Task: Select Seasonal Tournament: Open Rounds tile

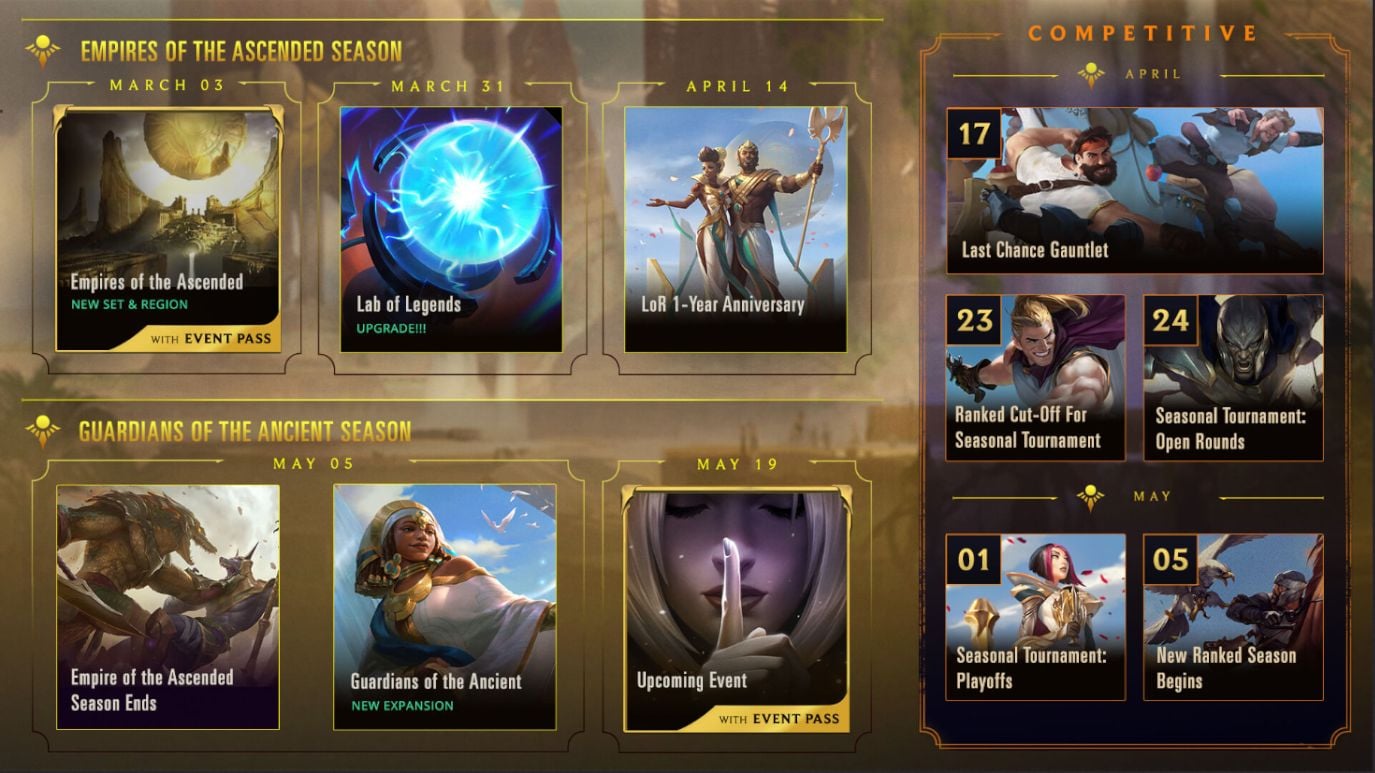Action: [1233, 377]
